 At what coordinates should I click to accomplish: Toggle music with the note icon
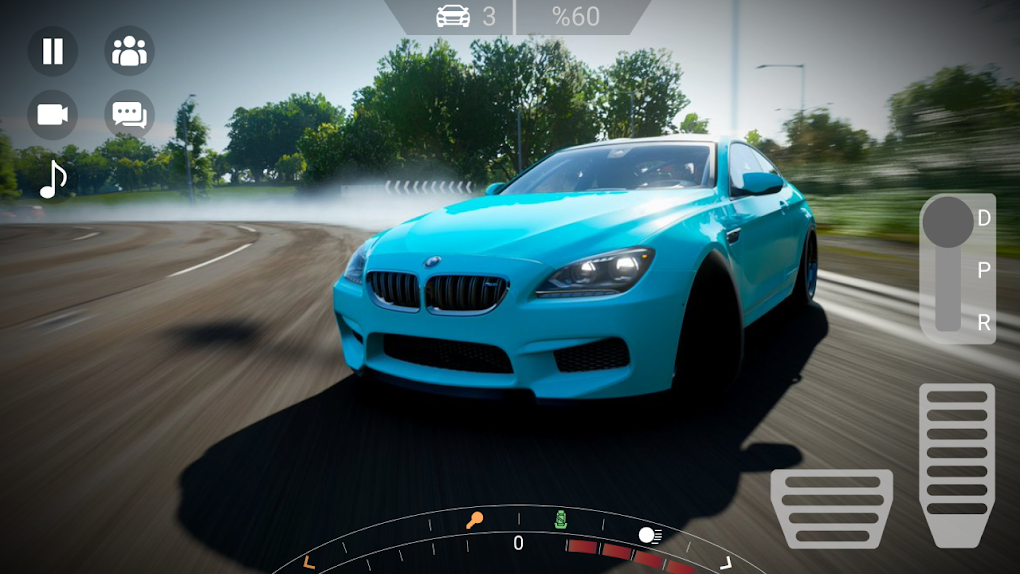click(53, 179)
